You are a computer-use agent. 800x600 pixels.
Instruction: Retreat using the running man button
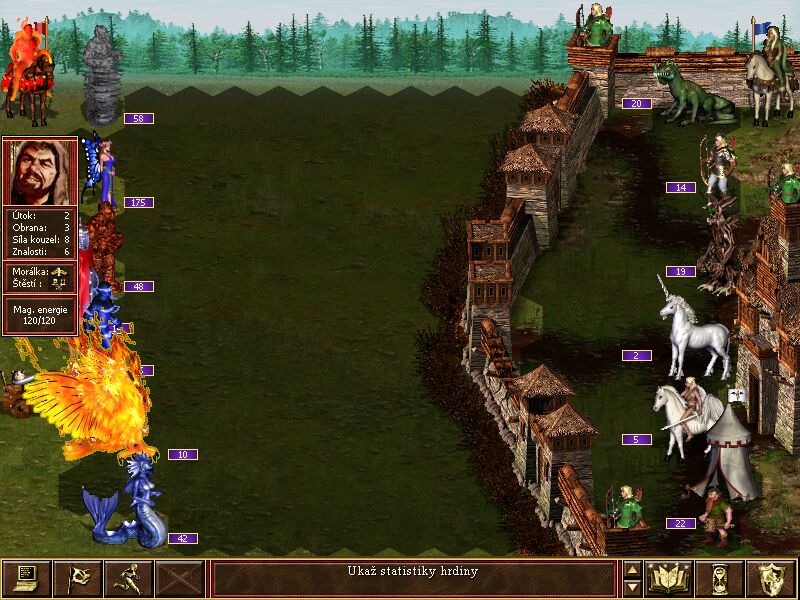pos(129,578)
